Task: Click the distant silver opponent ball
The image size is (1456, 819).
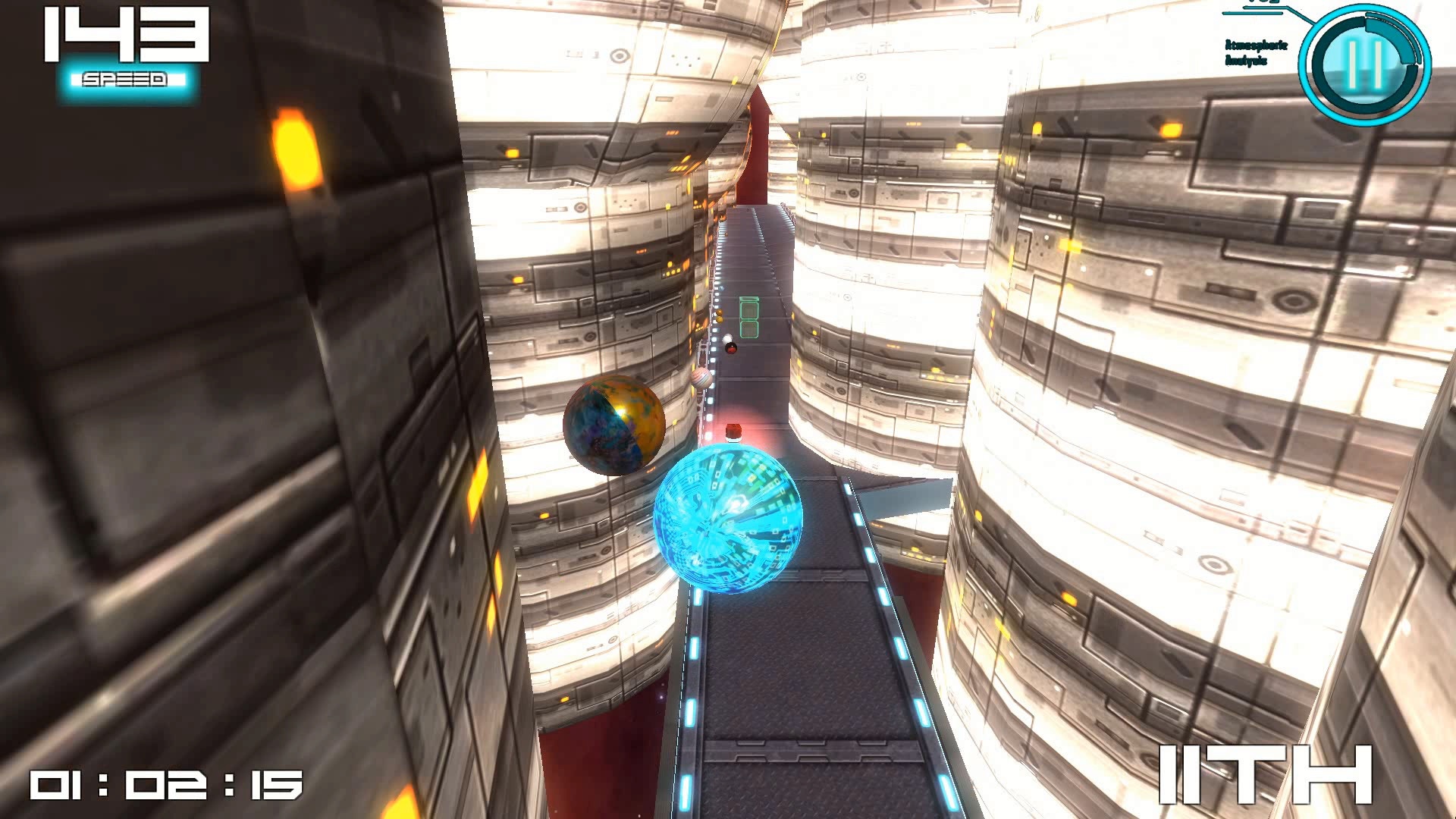Action: (701, 378)
